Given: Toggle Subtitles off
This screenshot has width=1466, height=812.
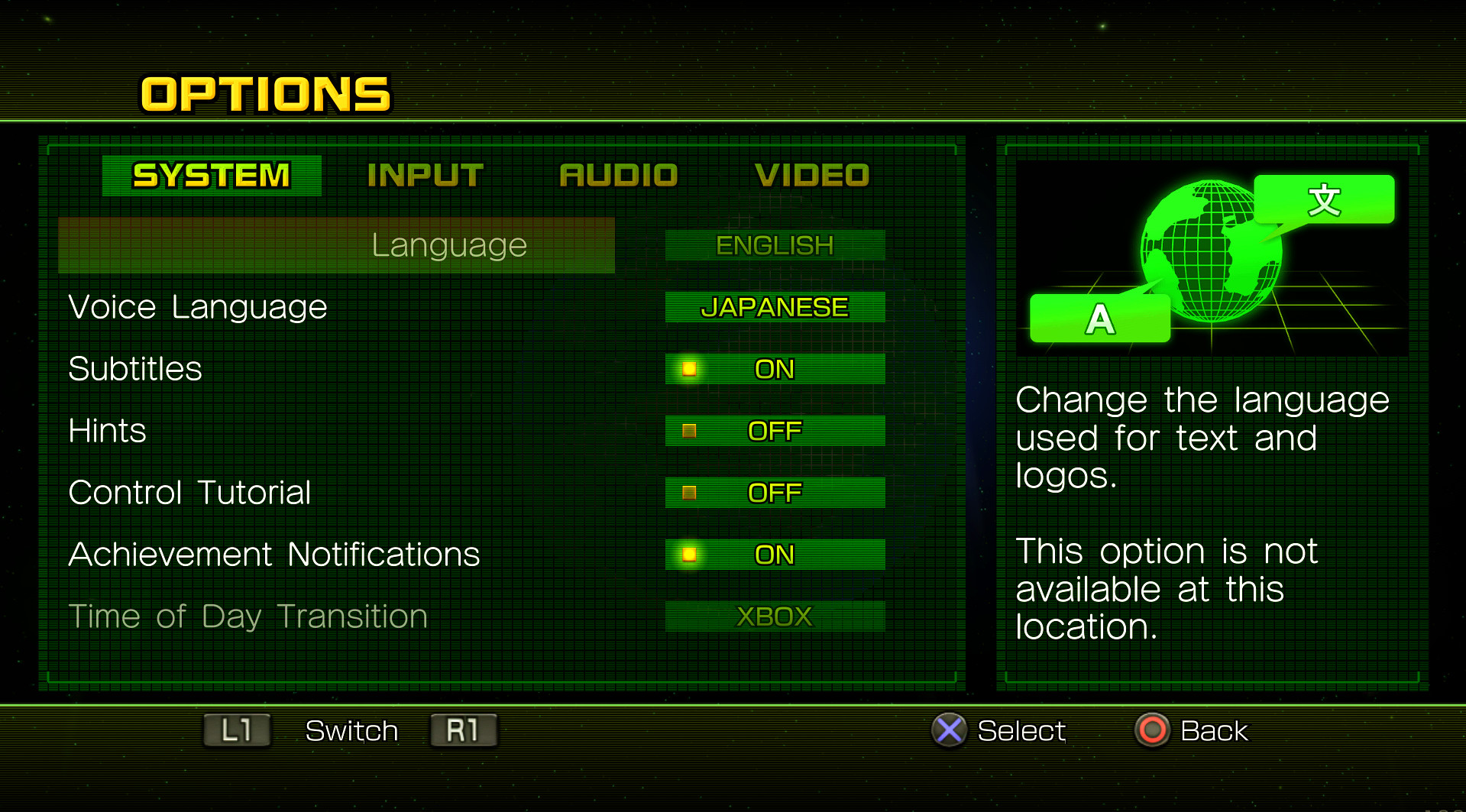Looking at the screenshot, I should [x=774, y=369].
